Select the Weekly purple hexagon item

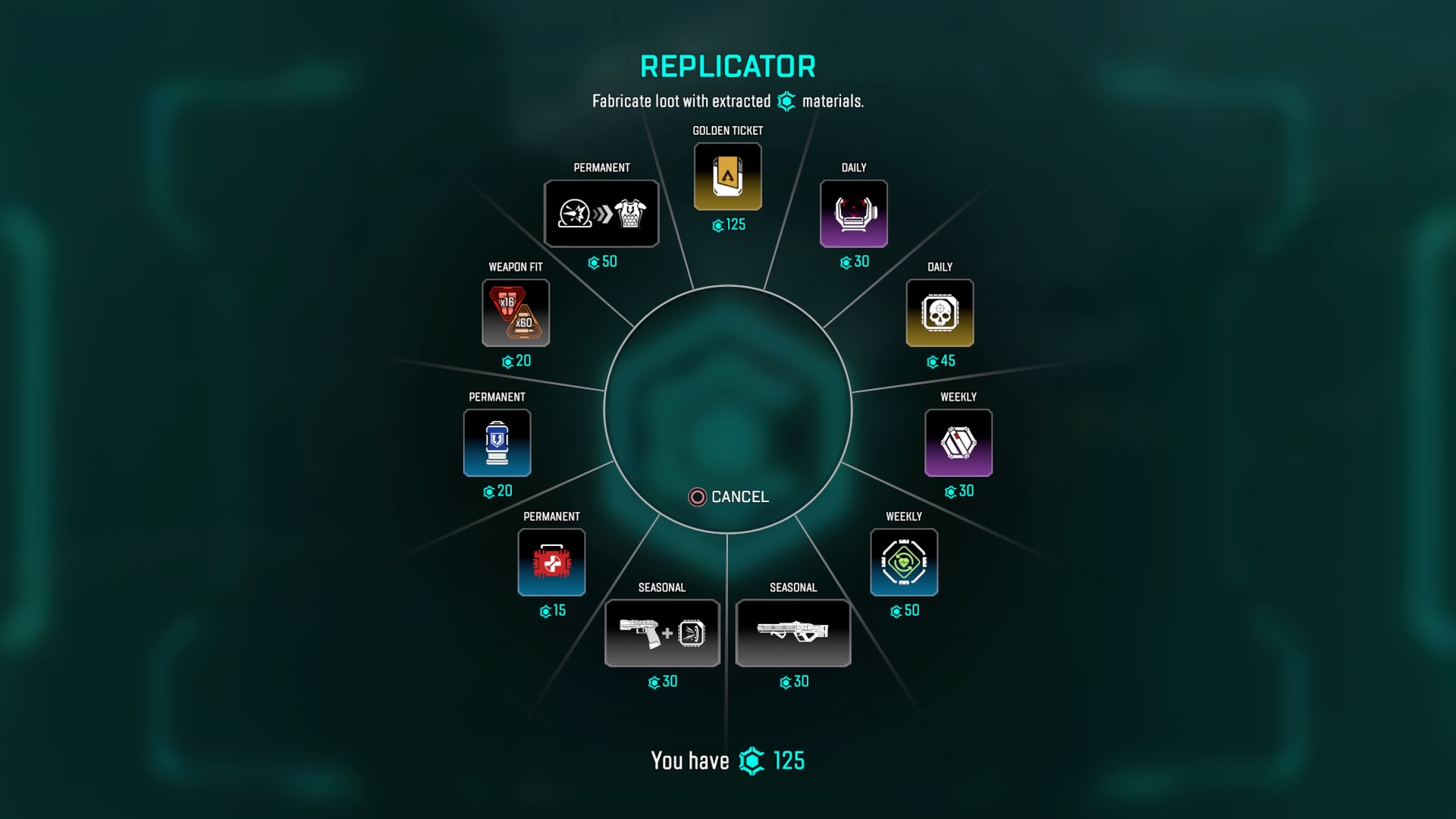(x=959, y=443)
